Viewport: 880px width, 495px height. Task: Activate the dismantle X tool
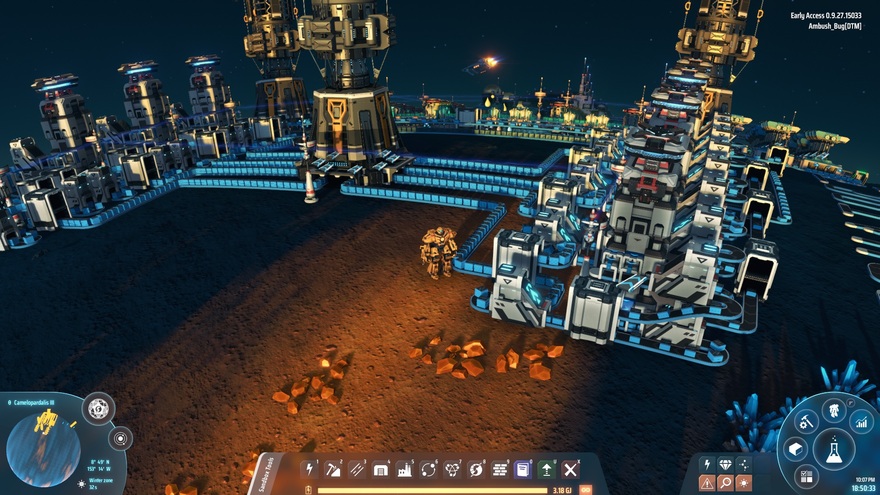pyautogui.click(x=571, y=469)
